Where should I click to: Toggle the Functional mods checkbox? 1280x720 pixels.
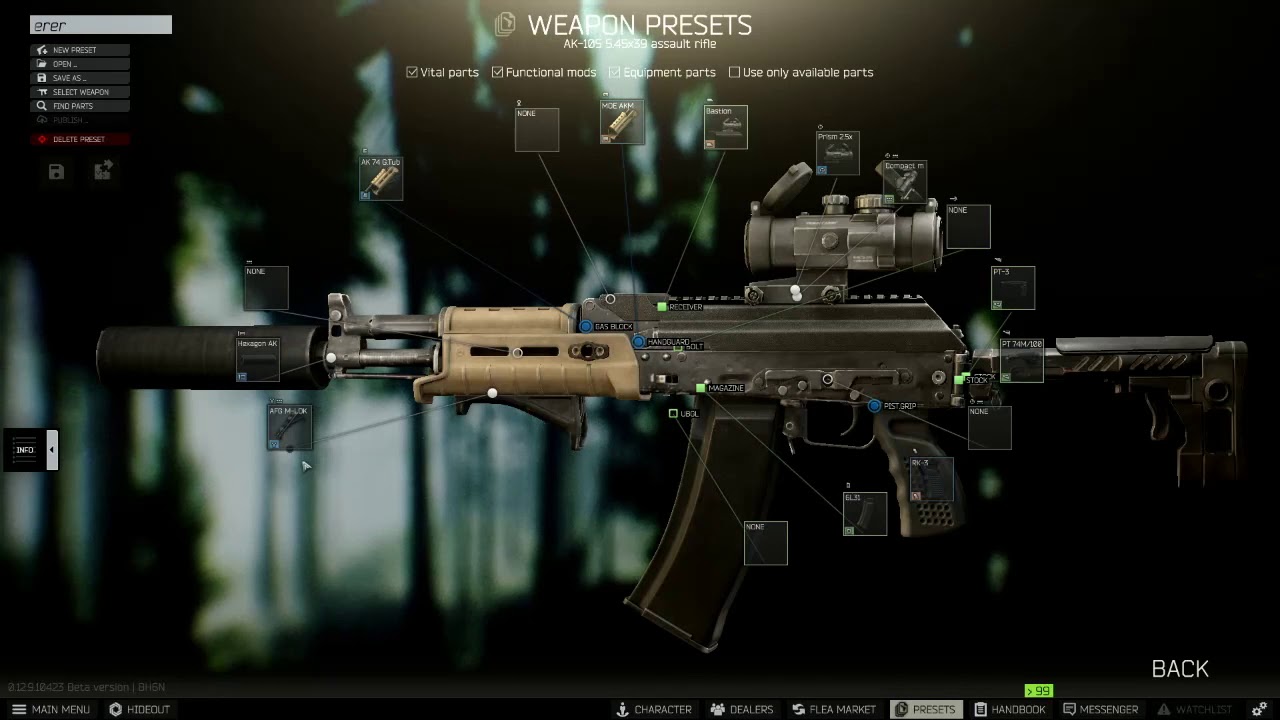pos(498,72)
